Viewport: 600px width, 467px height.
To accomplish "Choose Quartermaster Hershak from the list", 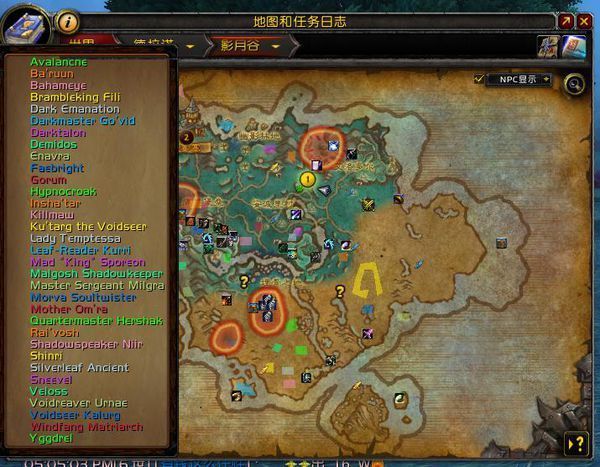I will tap(96, 321).
